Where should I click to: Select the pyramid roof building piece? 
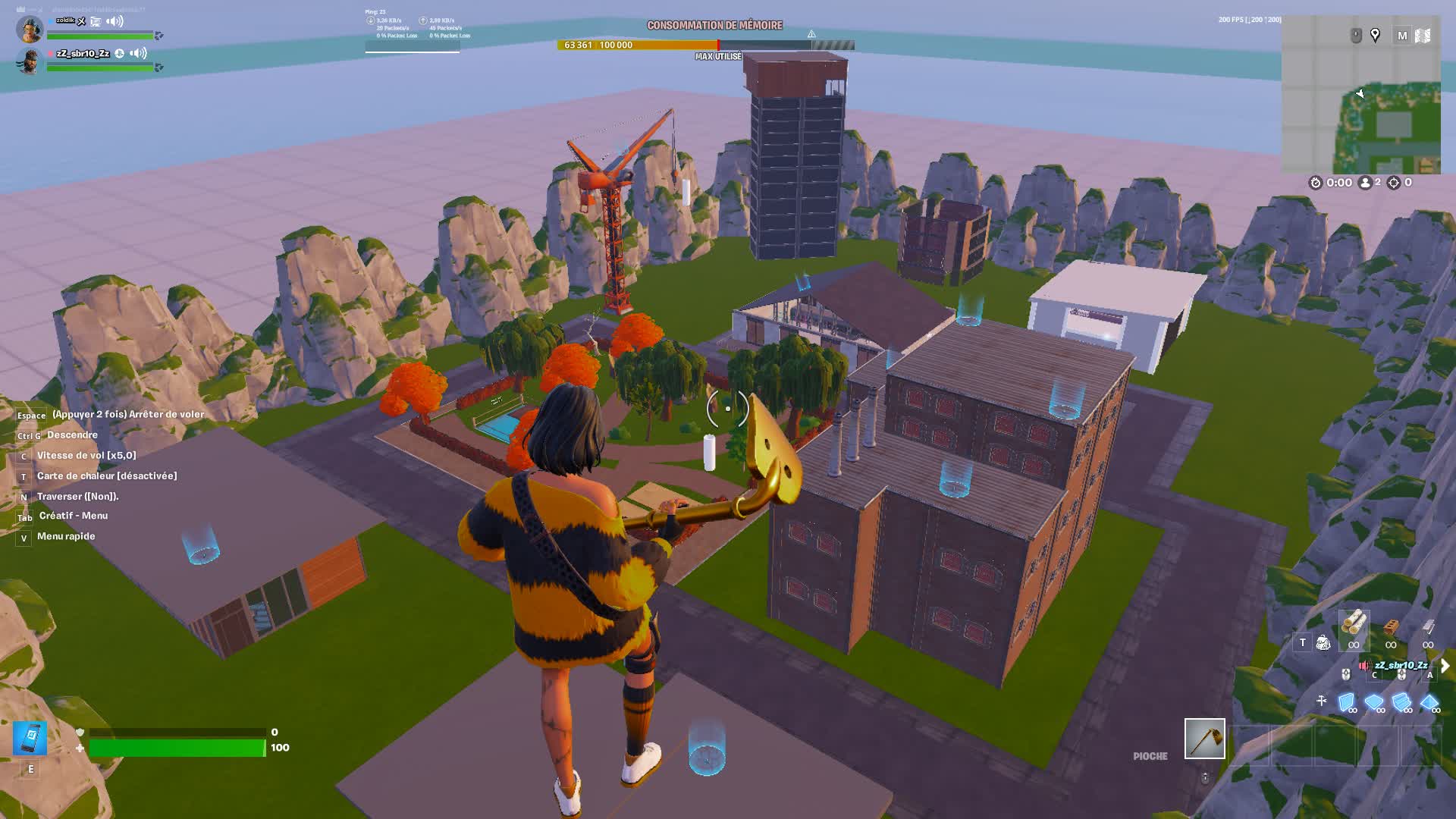[x=1429, y=702]
